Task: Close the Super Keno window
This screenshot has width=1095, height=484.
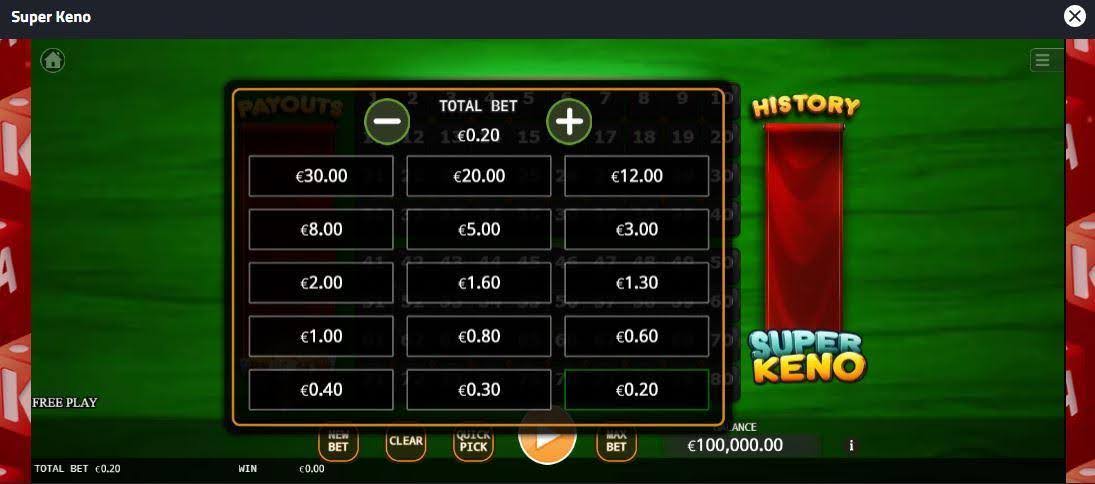Action: [1074, 16]
